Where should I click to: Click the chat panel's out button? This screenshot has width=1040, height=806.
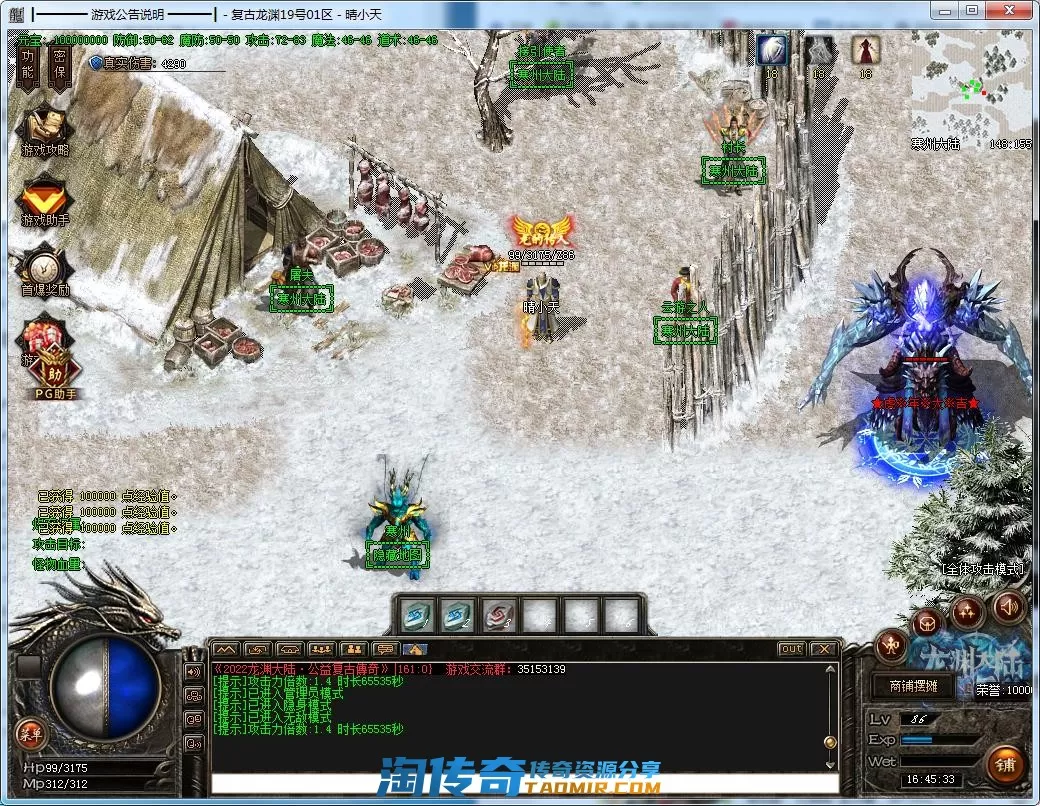791,649
